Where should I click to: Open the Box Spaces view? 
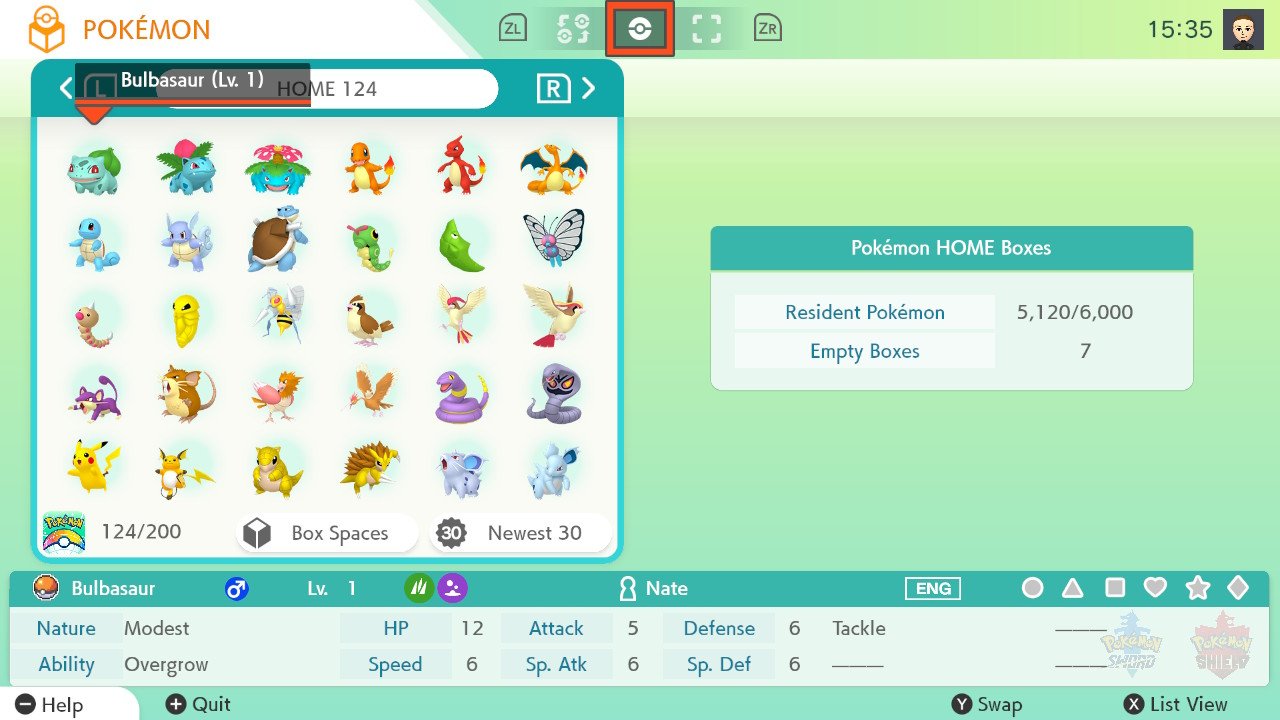327,534
